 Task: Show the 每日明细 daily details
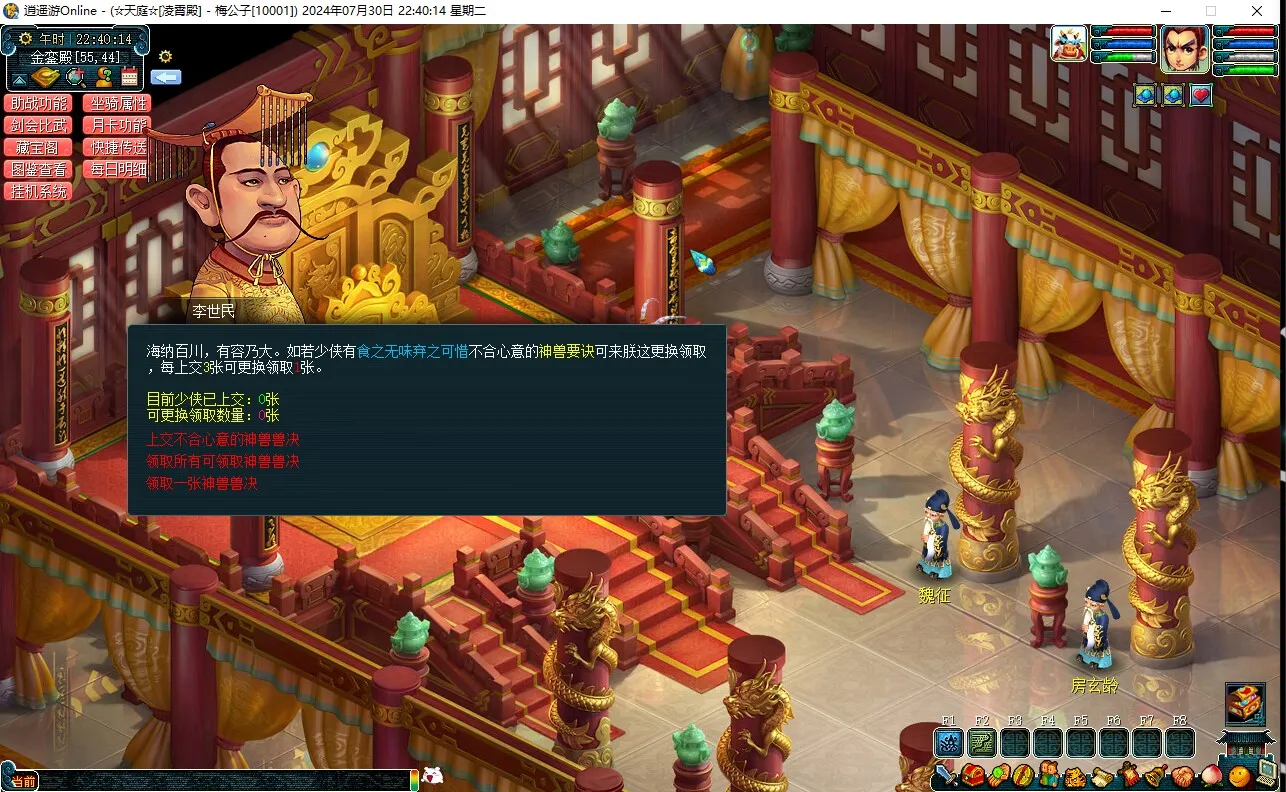(116, 170)
